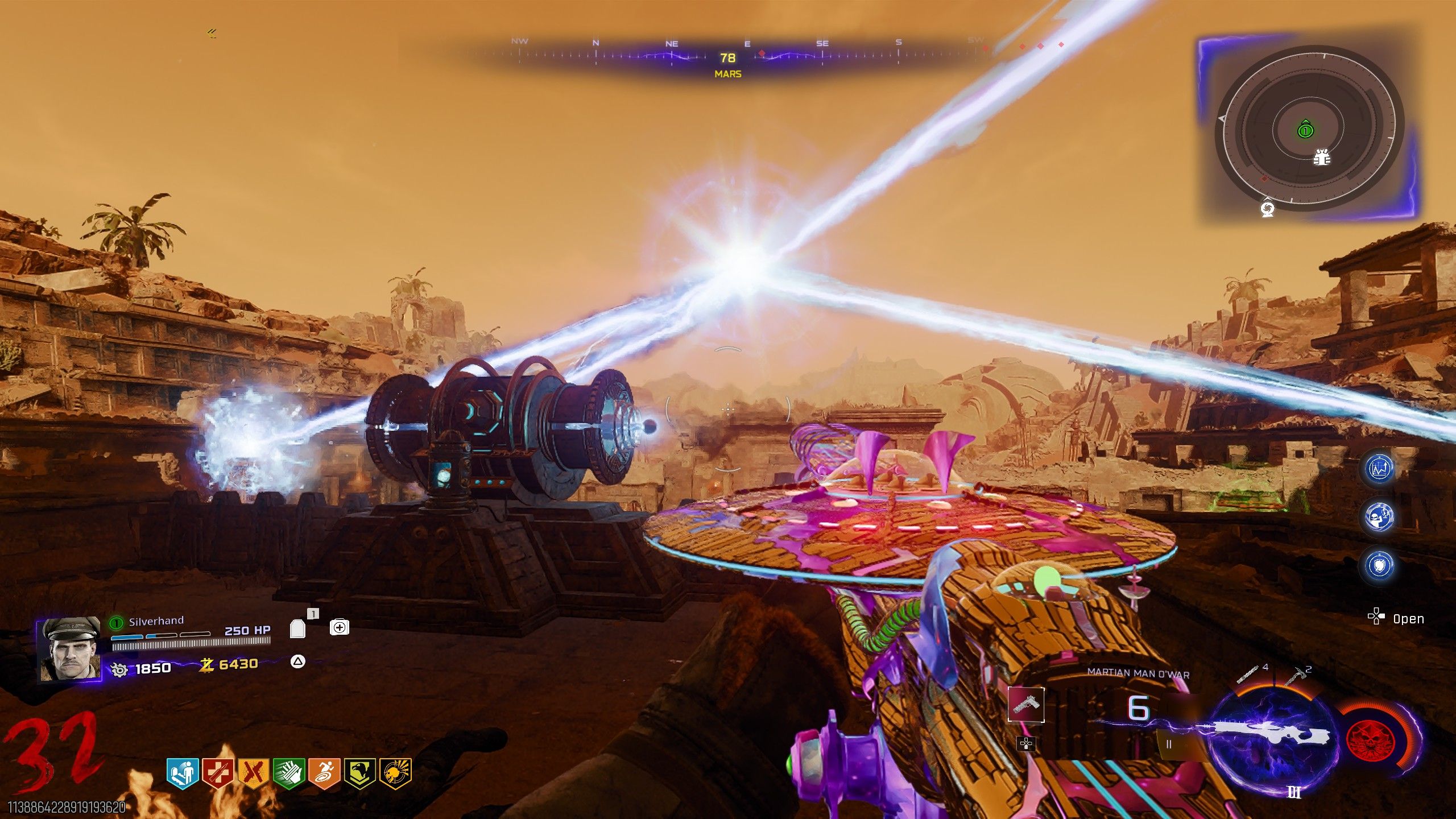
Task: Select the crossed pistols perk icon
Action: pyautogui.click(x=253, y=773)
